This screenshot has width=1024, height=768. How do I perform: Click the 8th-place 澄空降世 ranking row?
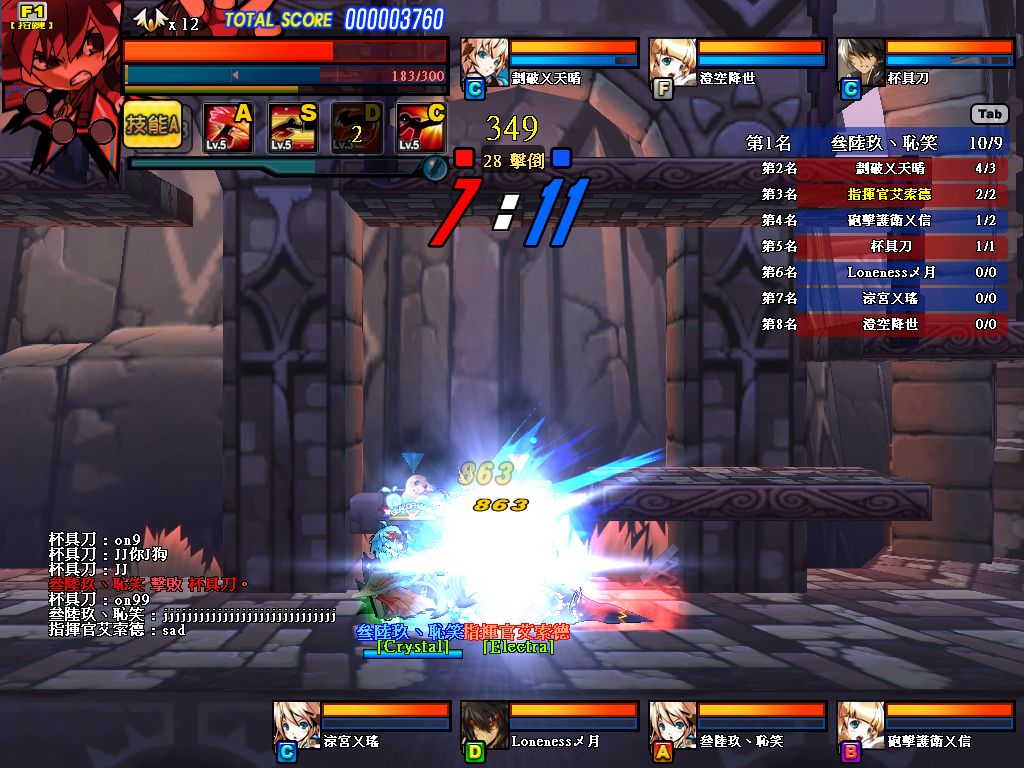[878, 324]
